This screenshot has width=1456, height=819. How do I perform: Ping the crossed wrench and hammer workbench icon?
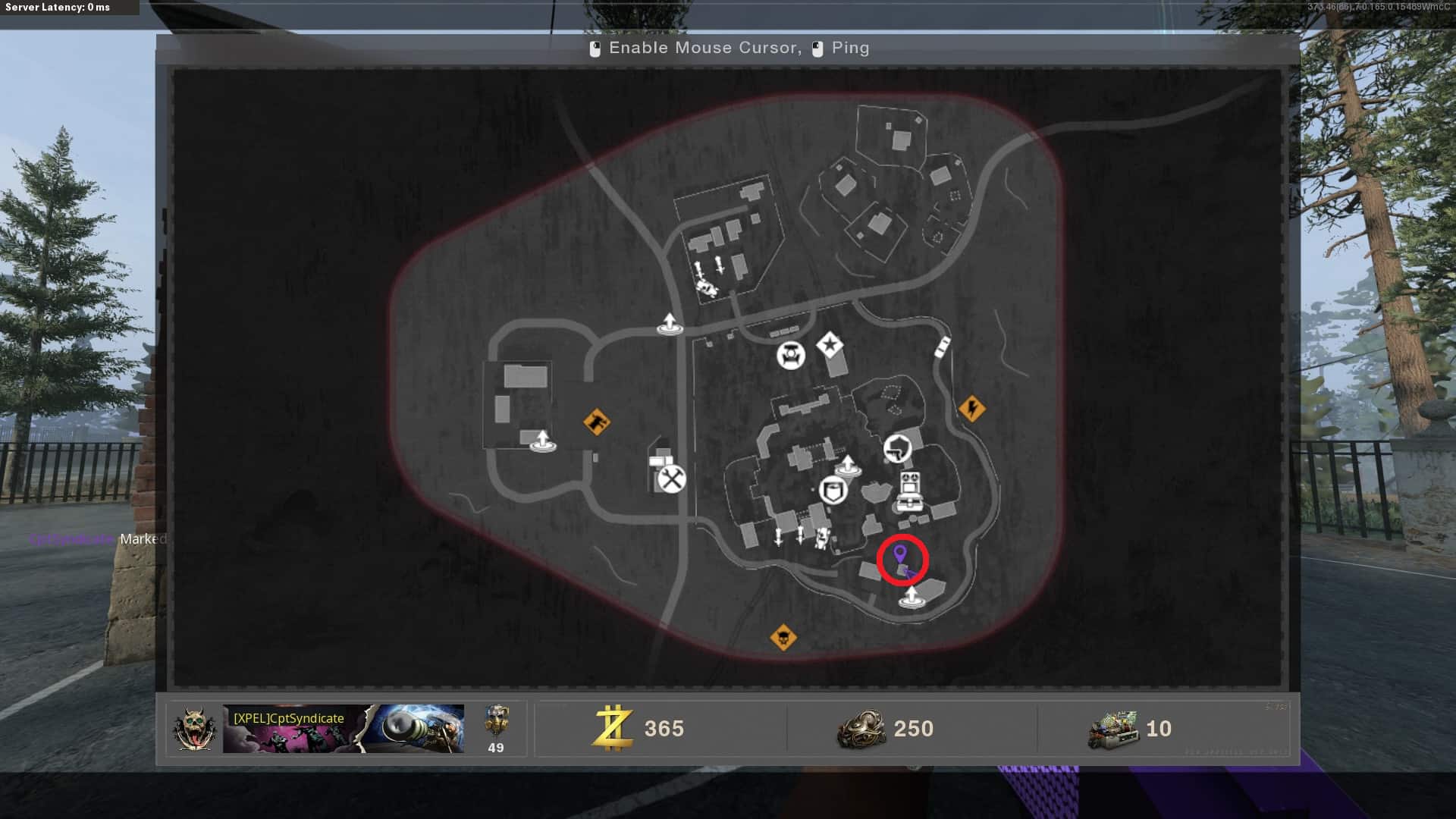671,479
